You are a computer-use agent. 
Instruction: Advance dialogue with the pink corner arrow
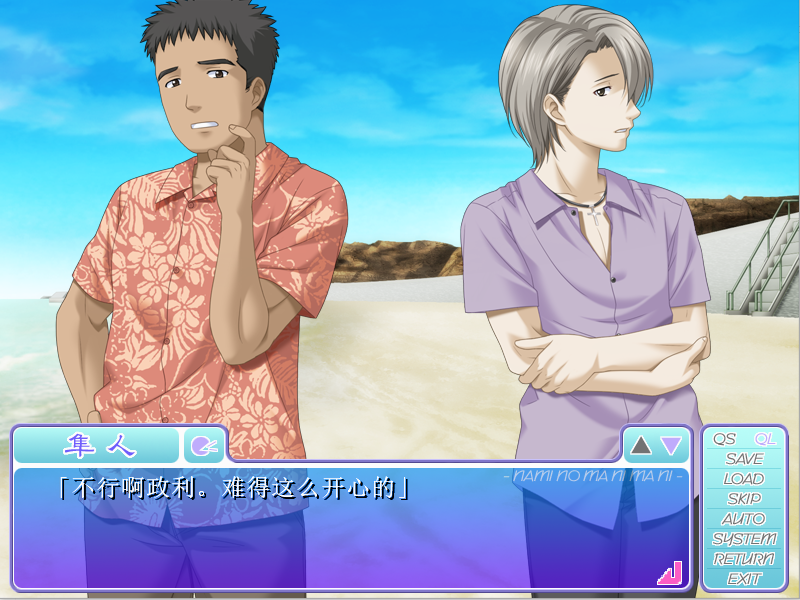click(669, 573)
